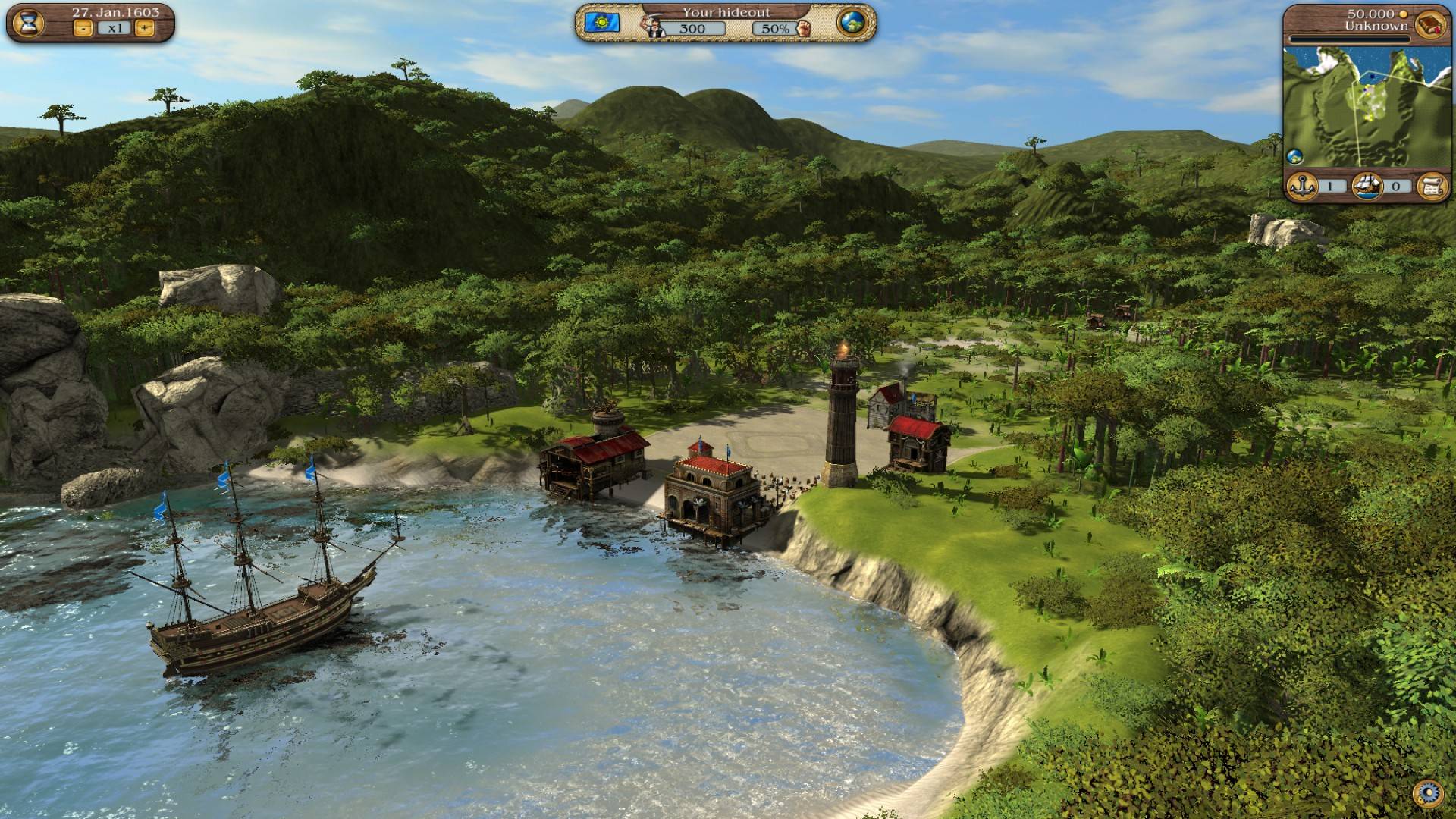Open the logbook icon near the gold count

pos(1430,24)
